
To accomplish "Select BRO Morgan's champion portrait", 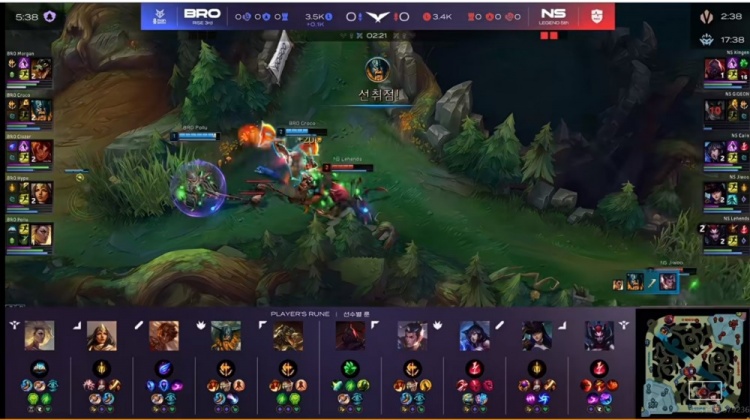I will pyautogui.click(x=41, y=68).
